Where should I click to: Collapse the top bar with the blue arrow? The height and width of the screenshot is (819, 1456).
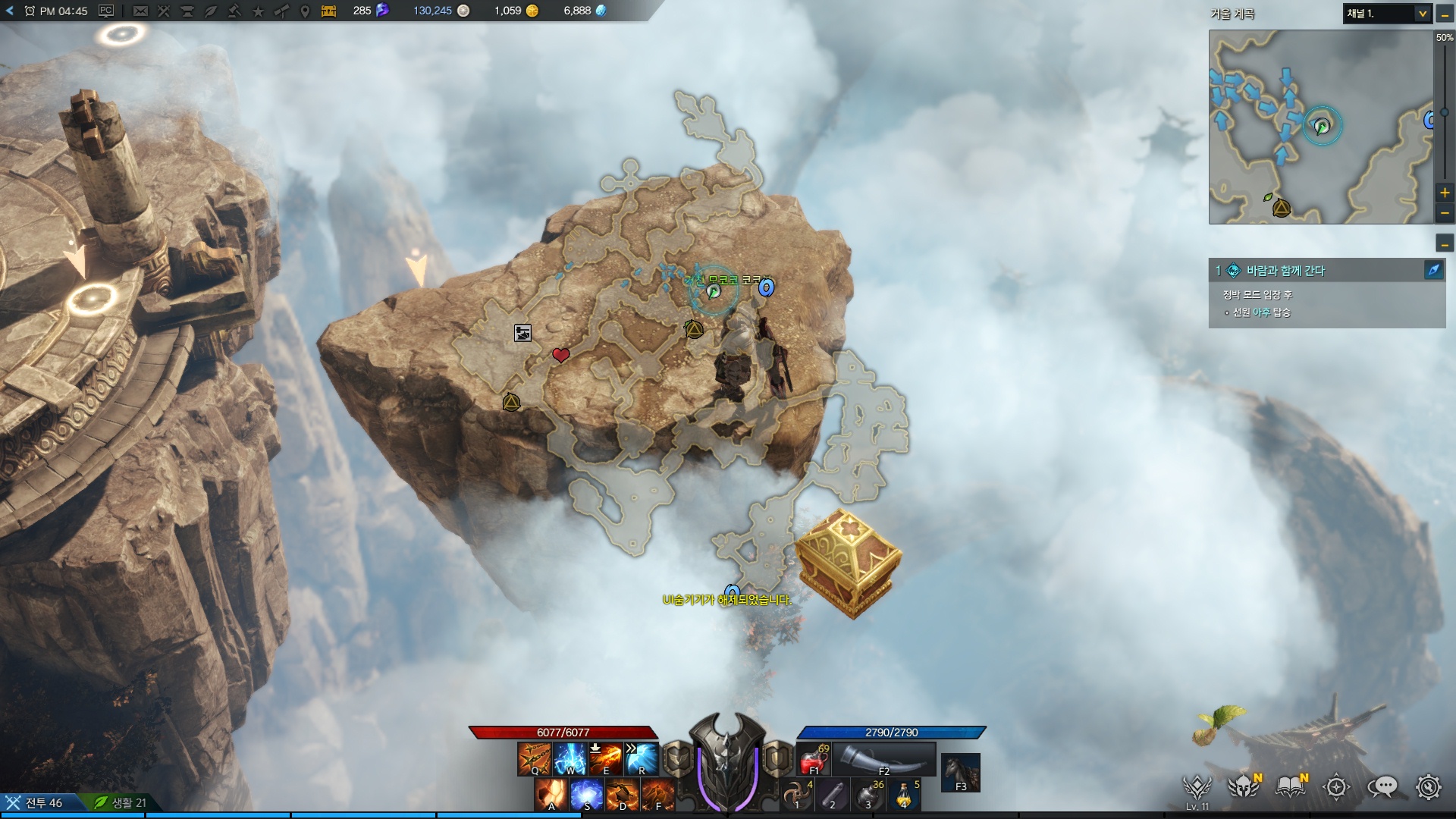[x=10, y=11]
